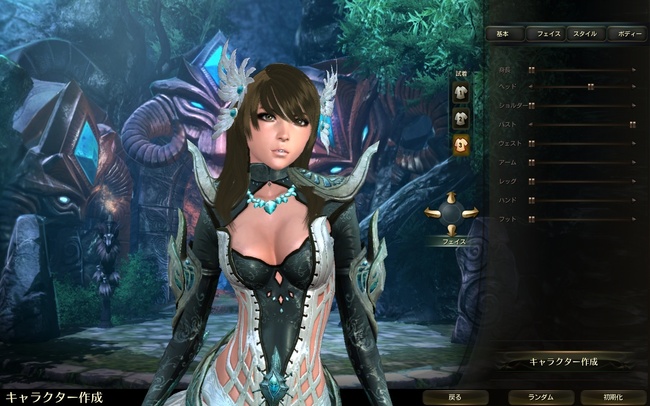This screenshot has height=406, width=650.
Task: Adjust the ウェスト (waist) slider
Action: (x=532, y=143)
